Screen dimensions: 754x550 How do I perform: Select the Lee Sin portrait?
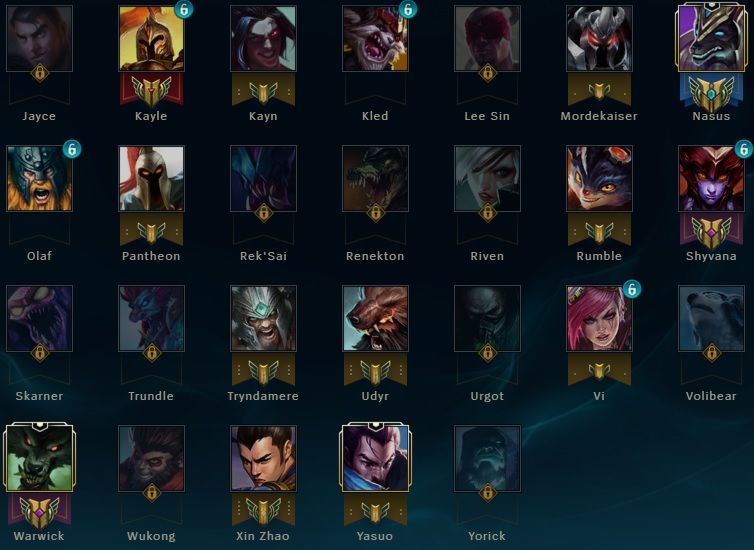coord(487,38)
